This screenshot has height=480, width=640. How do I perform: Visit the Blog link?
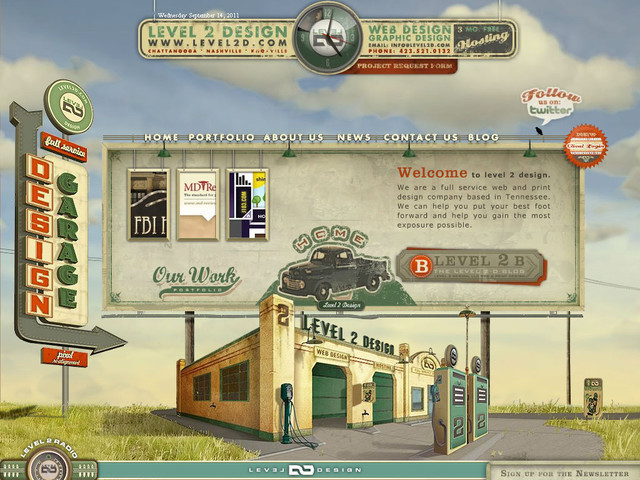[x=483, y=137]
